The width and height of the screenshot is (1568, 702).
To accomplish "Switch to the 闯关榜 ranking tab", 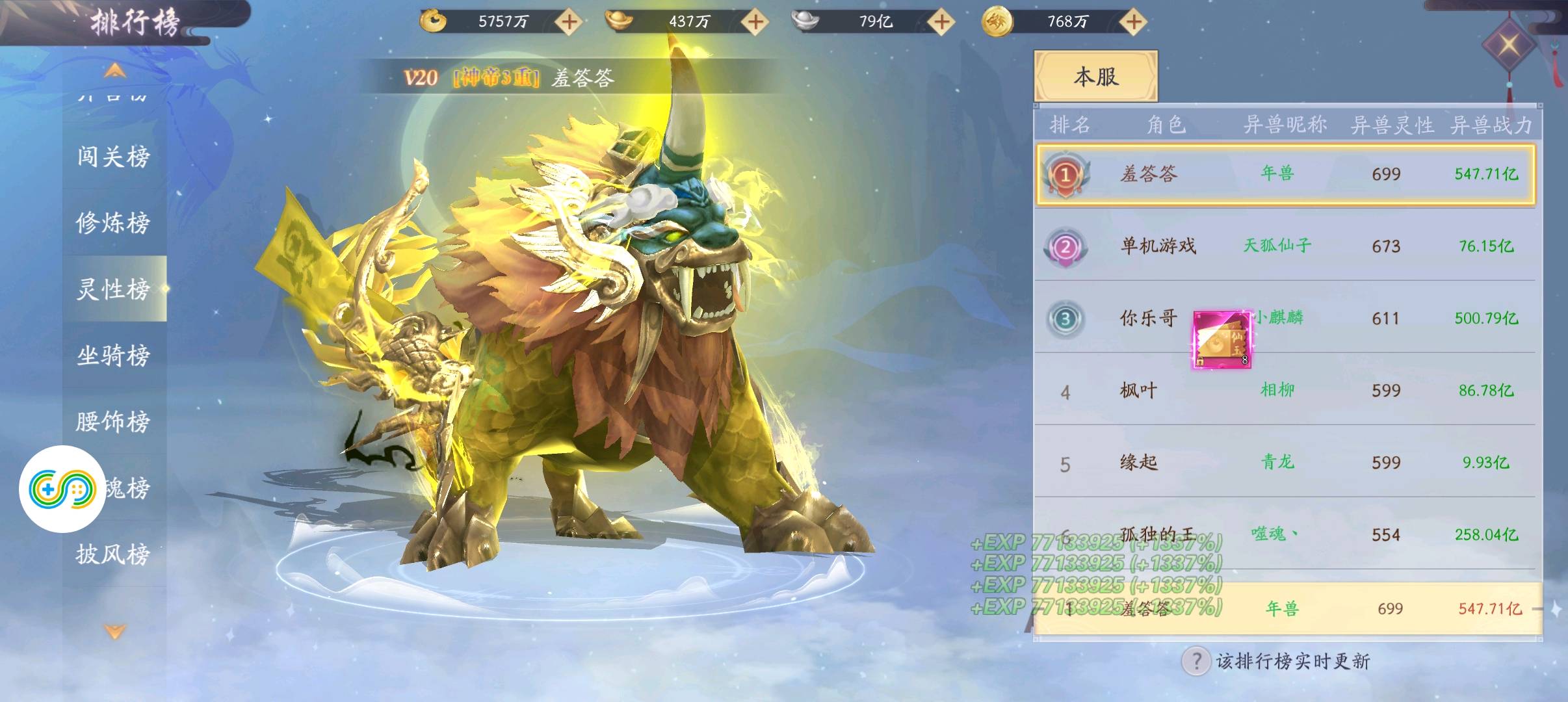I will click(114, 157).
